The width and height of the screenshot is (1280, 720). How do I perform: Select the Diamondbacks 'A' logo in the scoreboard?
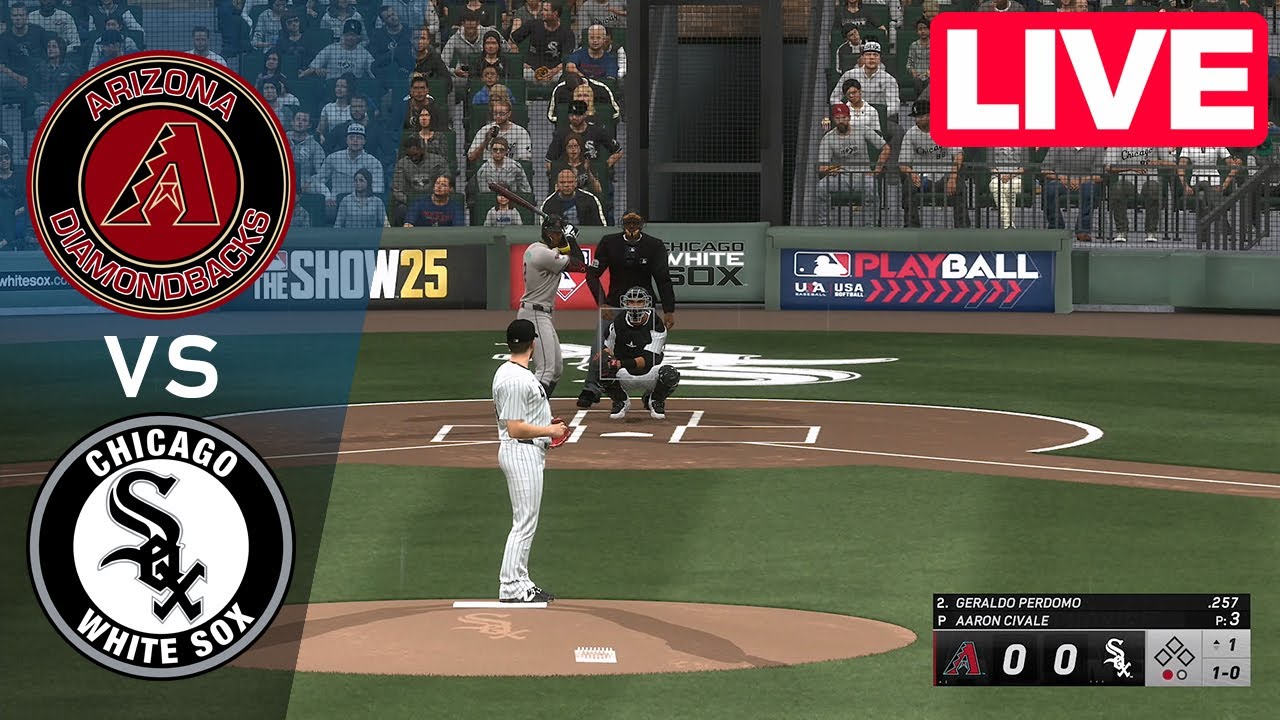[964, 659]
